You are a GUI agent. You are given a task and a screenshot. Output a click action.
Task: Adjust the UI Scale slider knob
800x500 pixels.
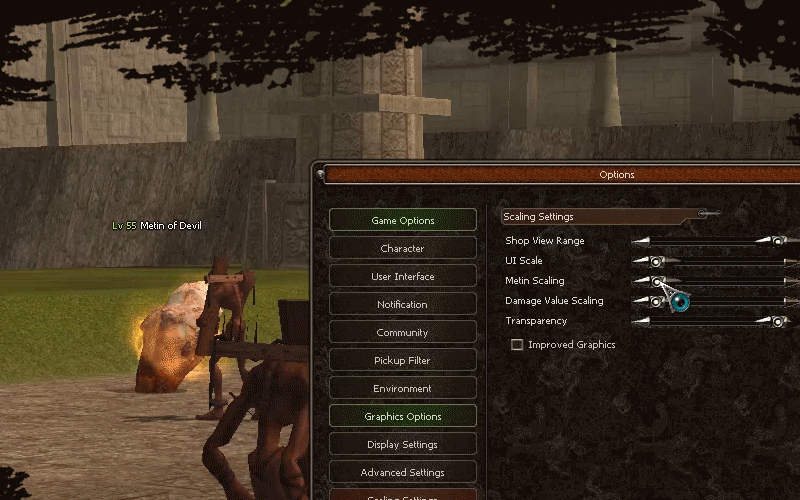click(656, 261)
